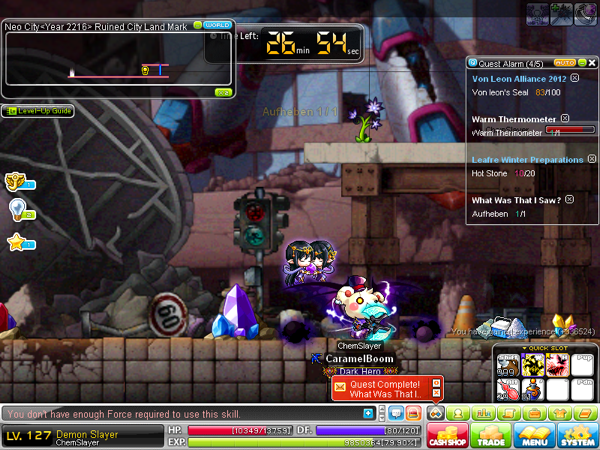Remove Von Leon Alliance 2012 from quest alarm
The image size is (600, 450).
pyautogui.click(x=574, y=78)
